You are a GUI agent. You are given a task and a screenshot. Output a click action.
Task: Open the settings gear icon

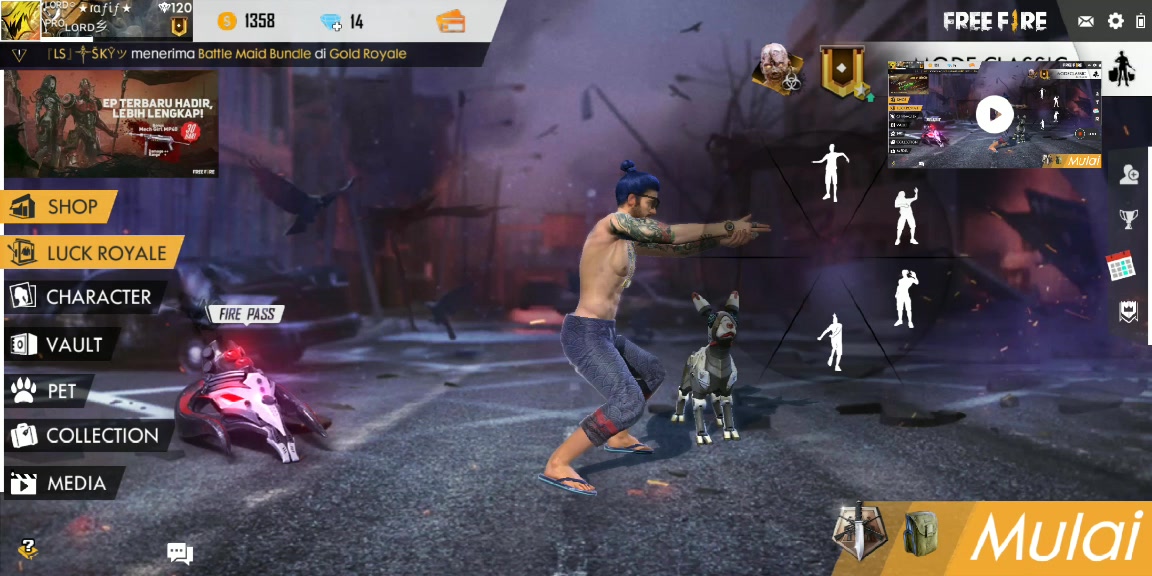click(1115, 21)
